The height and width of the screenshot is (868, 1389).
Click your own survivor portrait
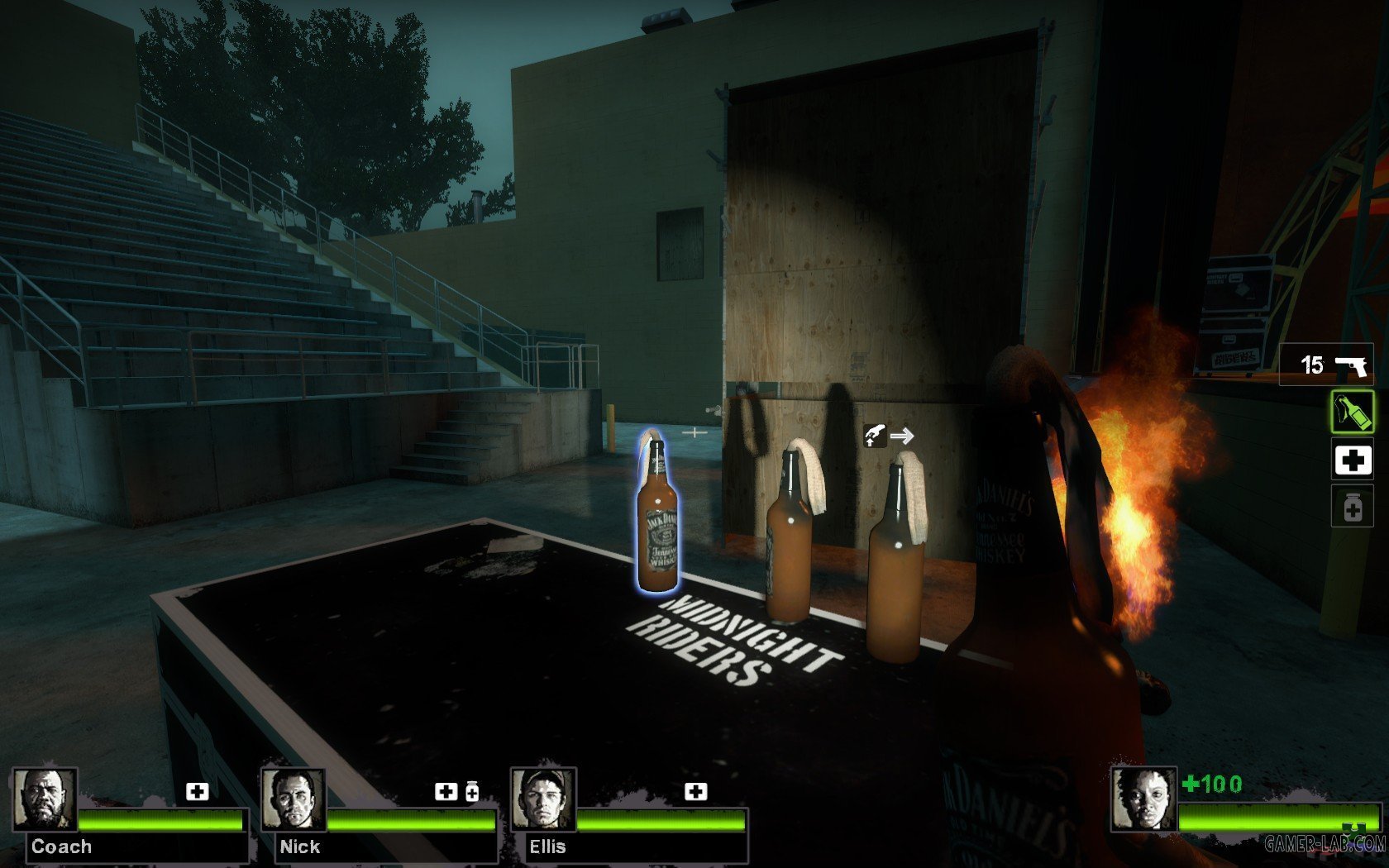(x=1143, y=799)
